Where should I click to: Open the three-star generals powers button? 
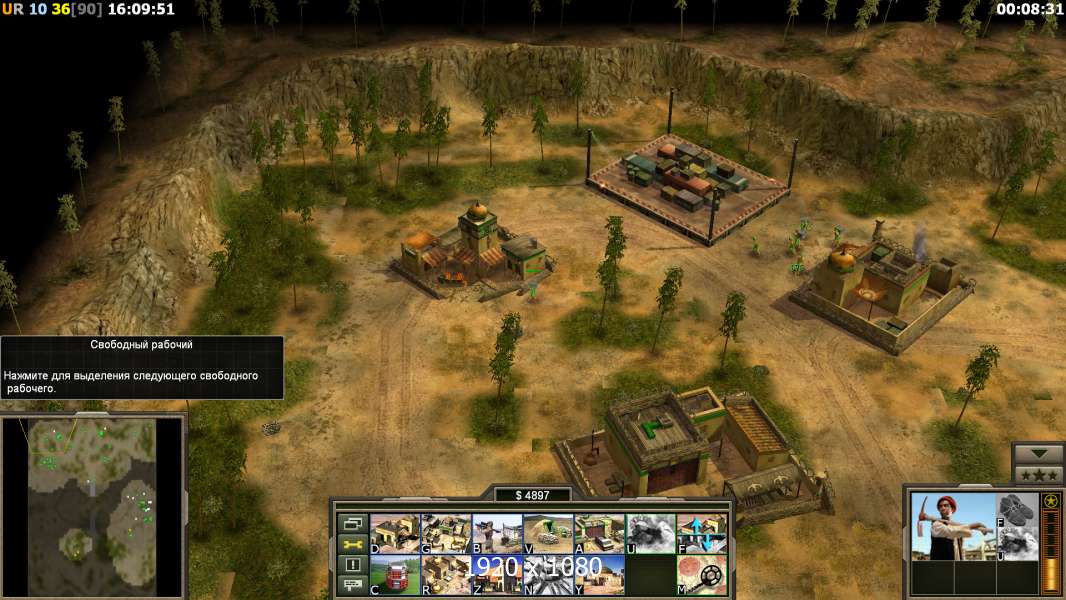click(x=1038, y=475)
